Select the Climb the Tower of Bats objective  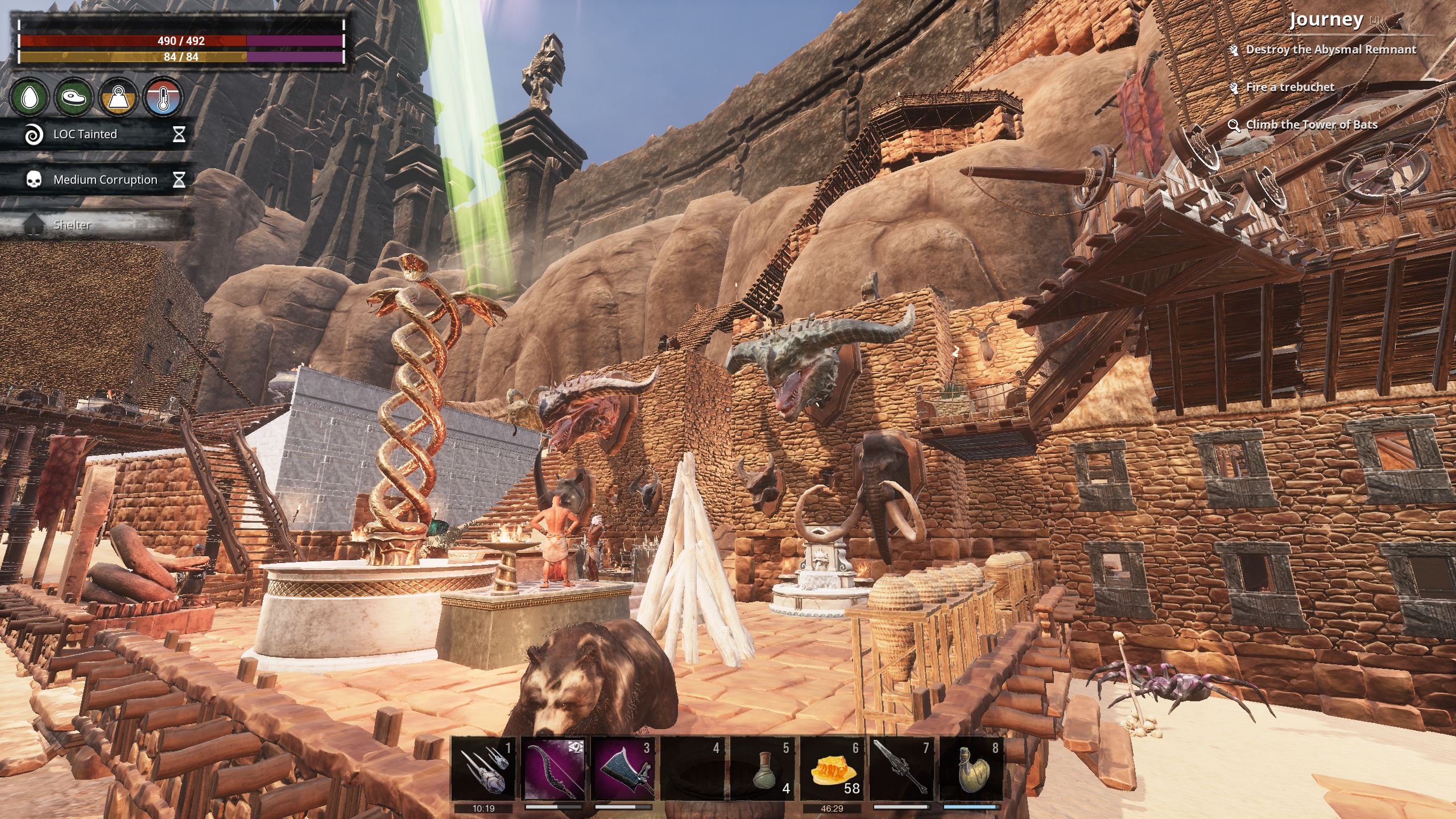(x=1312, y=125)
